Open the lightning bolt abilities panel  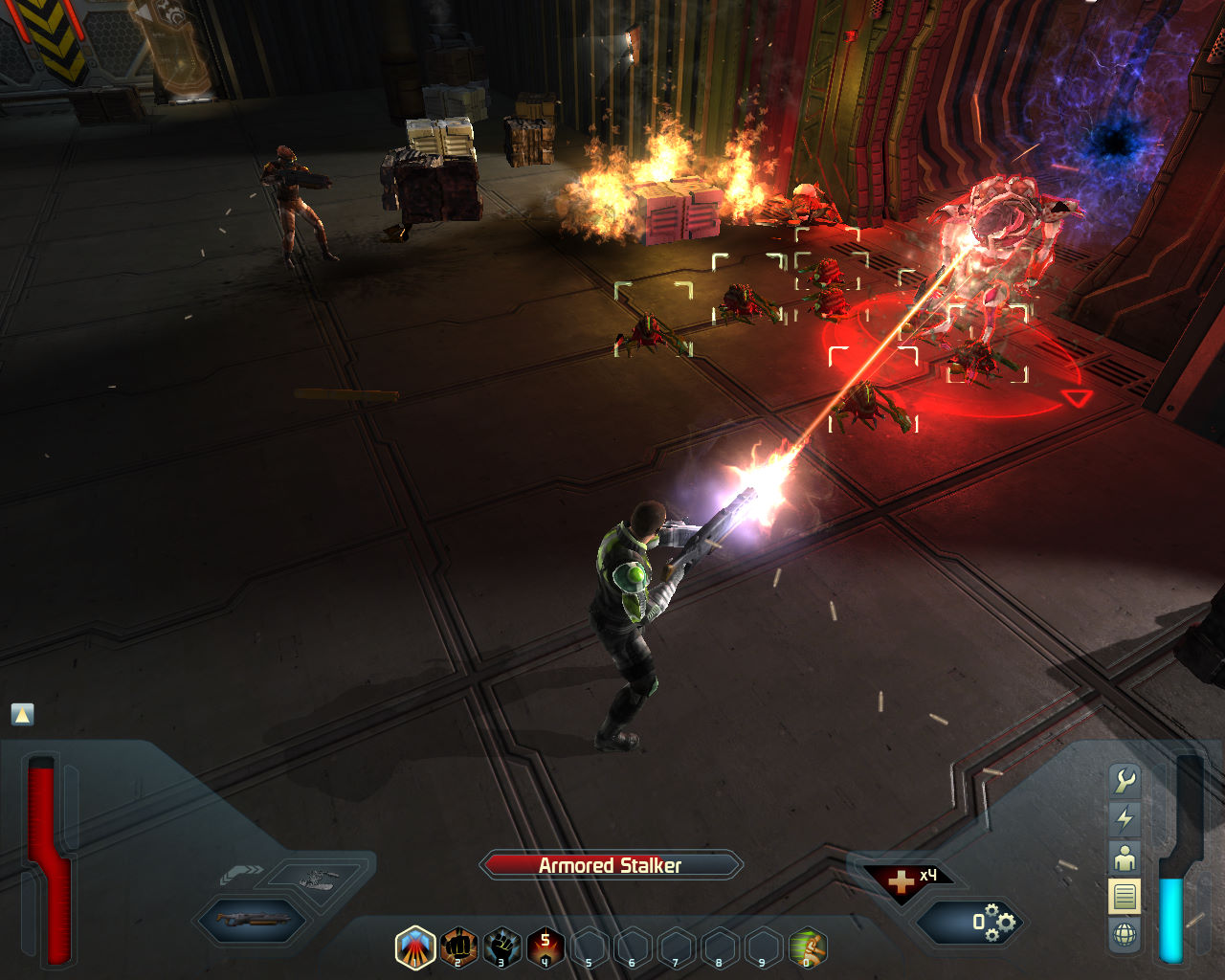[x=1125, y=818]
